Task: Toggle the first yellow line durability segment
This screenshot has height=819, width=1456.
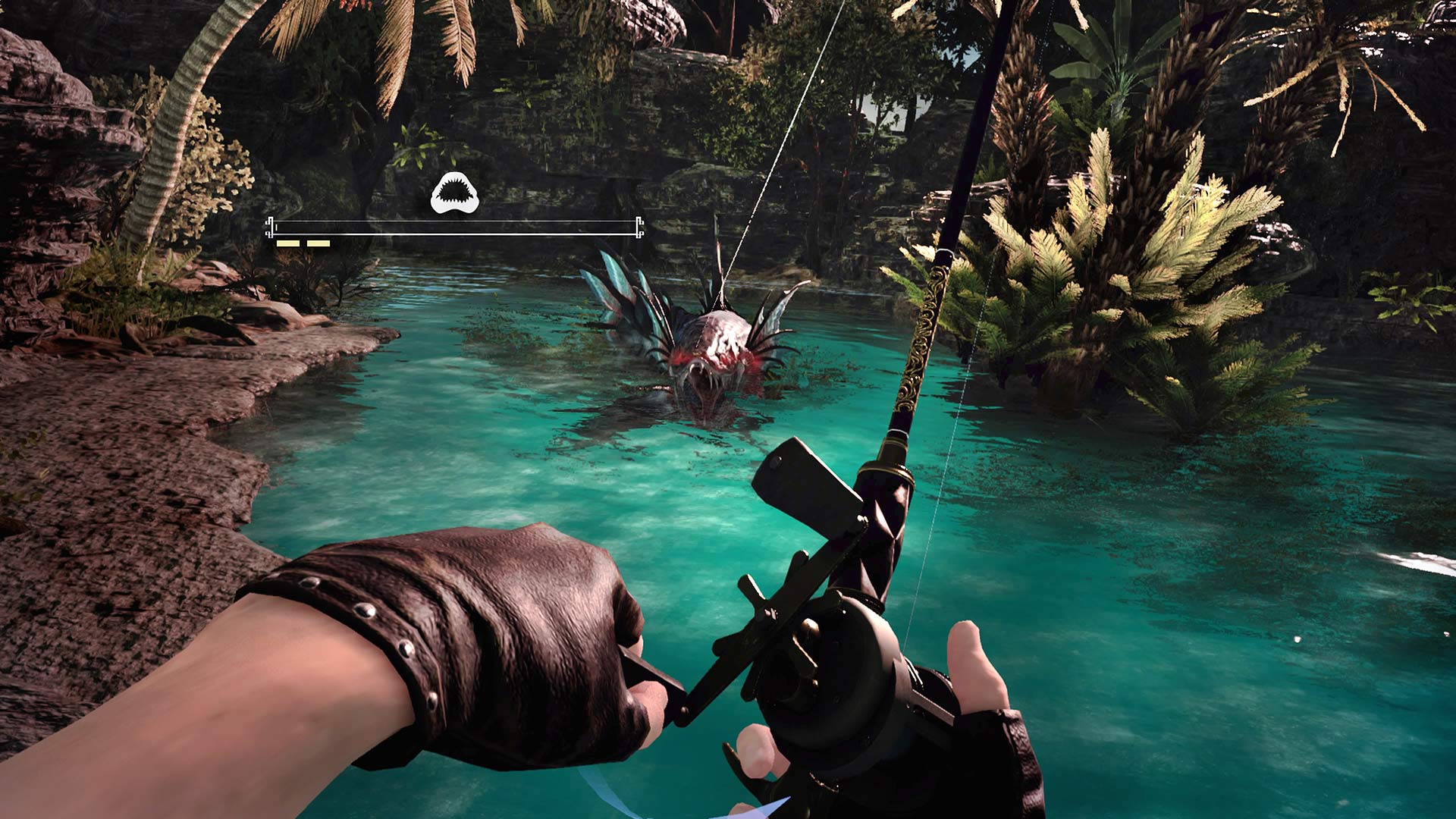Action: [x=290, y=243]
